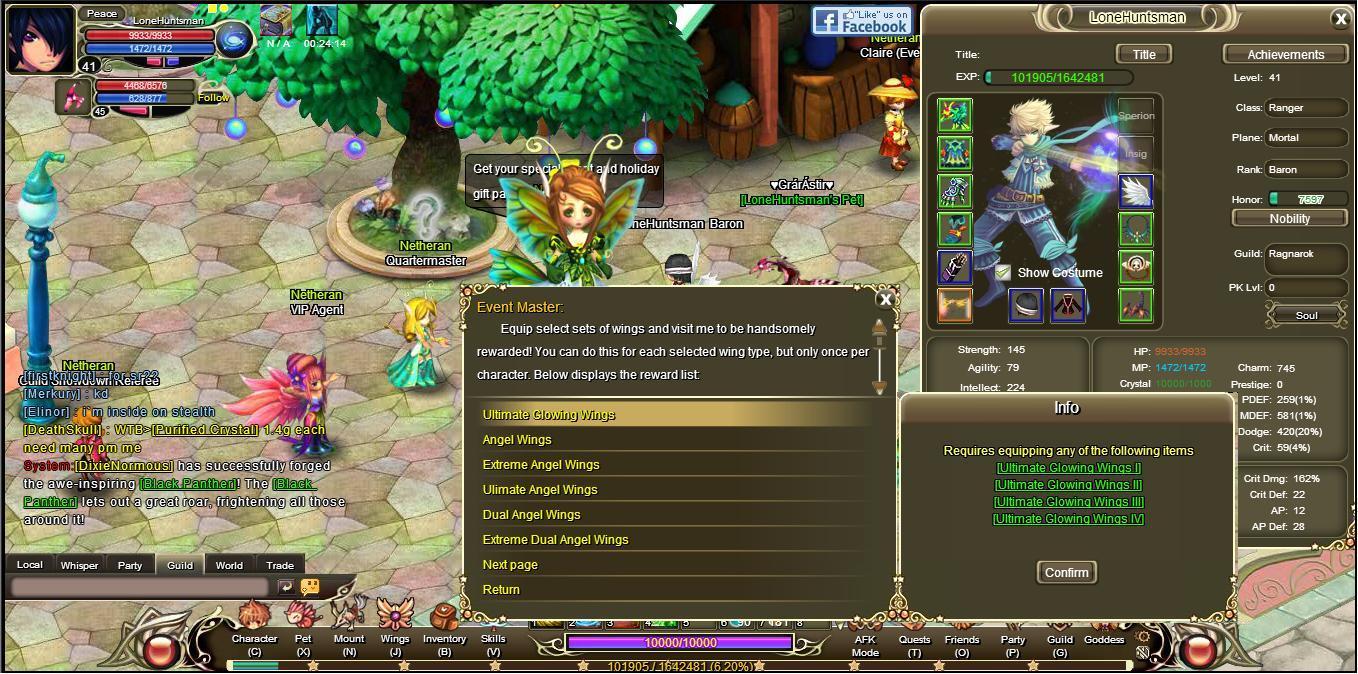Choose Angel Wings from the reward list
This screenshot has height=674, width=1358.
(x=517, y=440)
